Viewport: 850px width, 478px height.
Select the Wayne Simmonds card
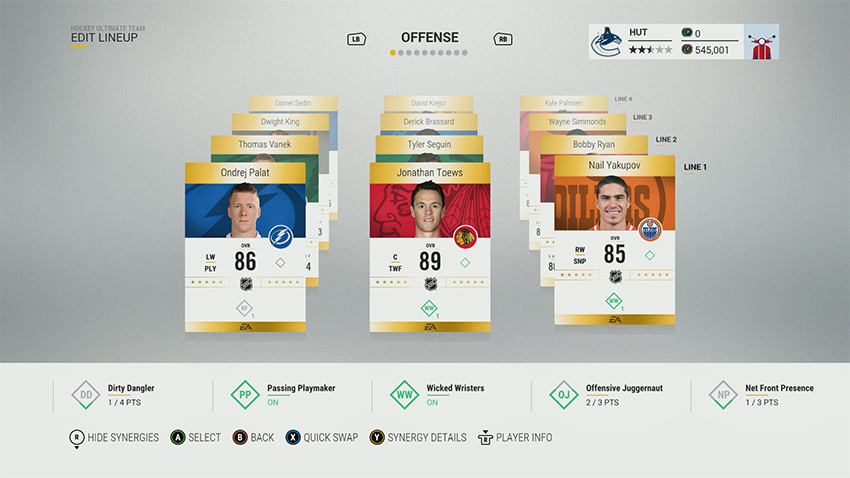pyautogui.click(x=577, y=122)
